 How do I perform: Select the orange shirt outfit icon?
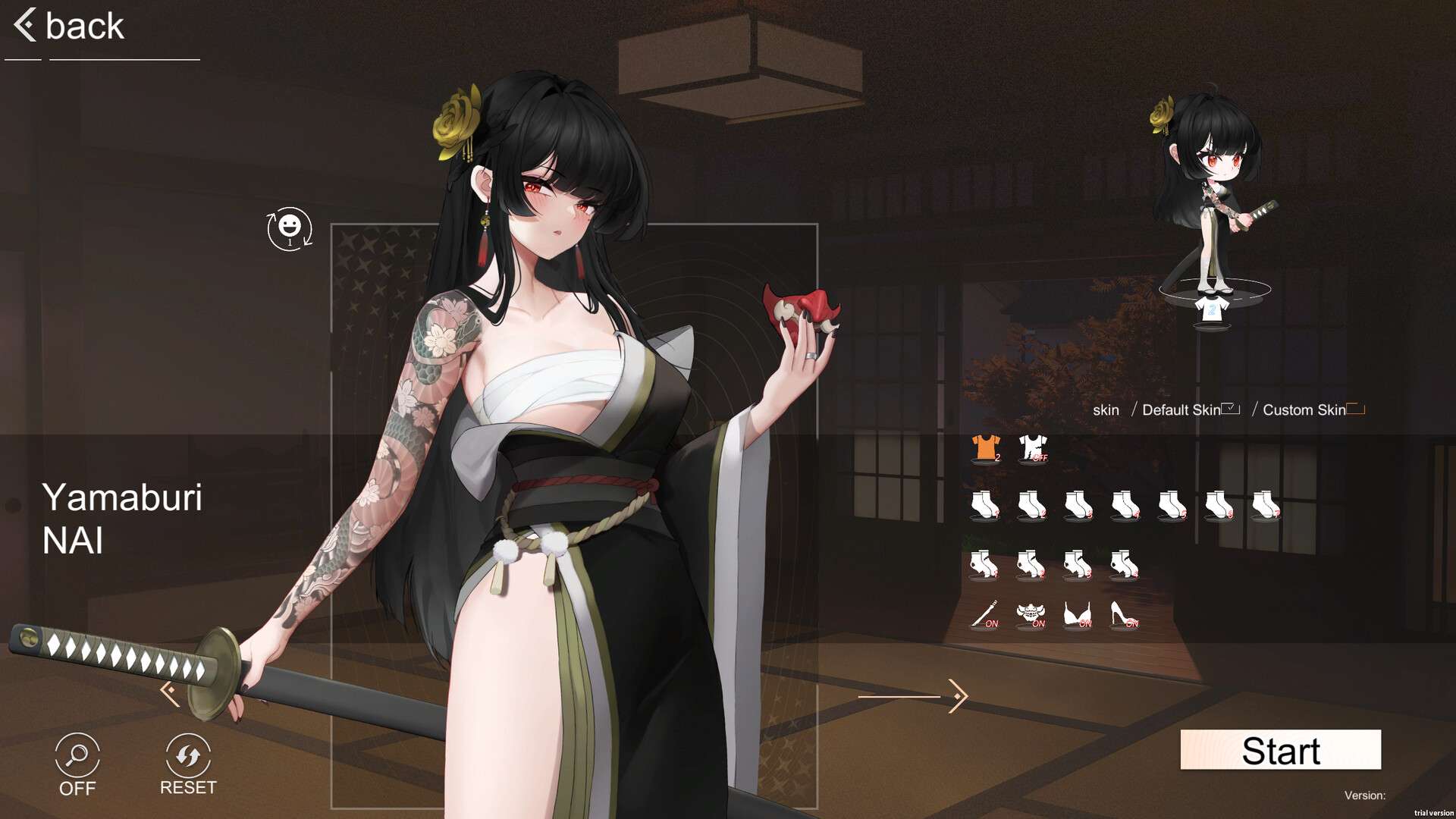(x=986, y=447)
